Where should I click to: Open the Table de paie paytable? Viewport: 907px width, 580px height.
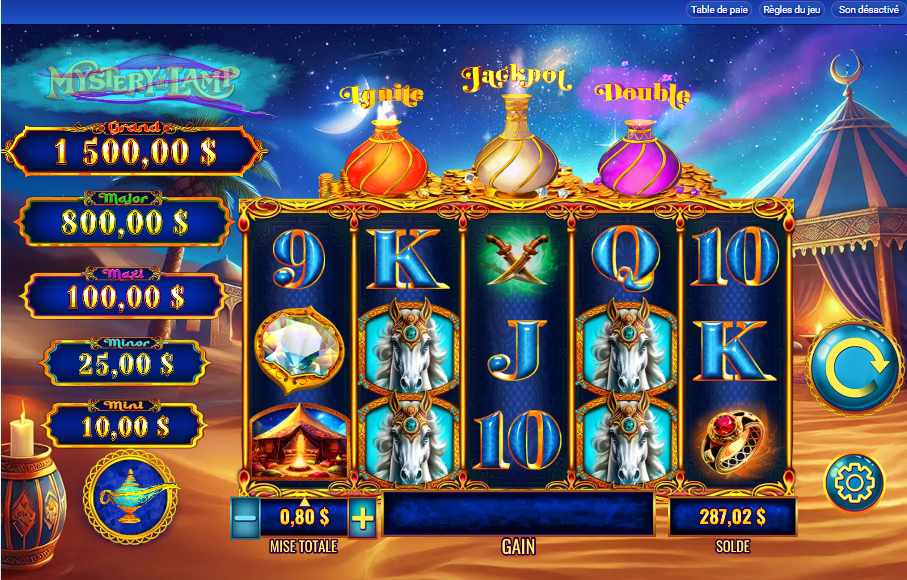tap(719, 9)
